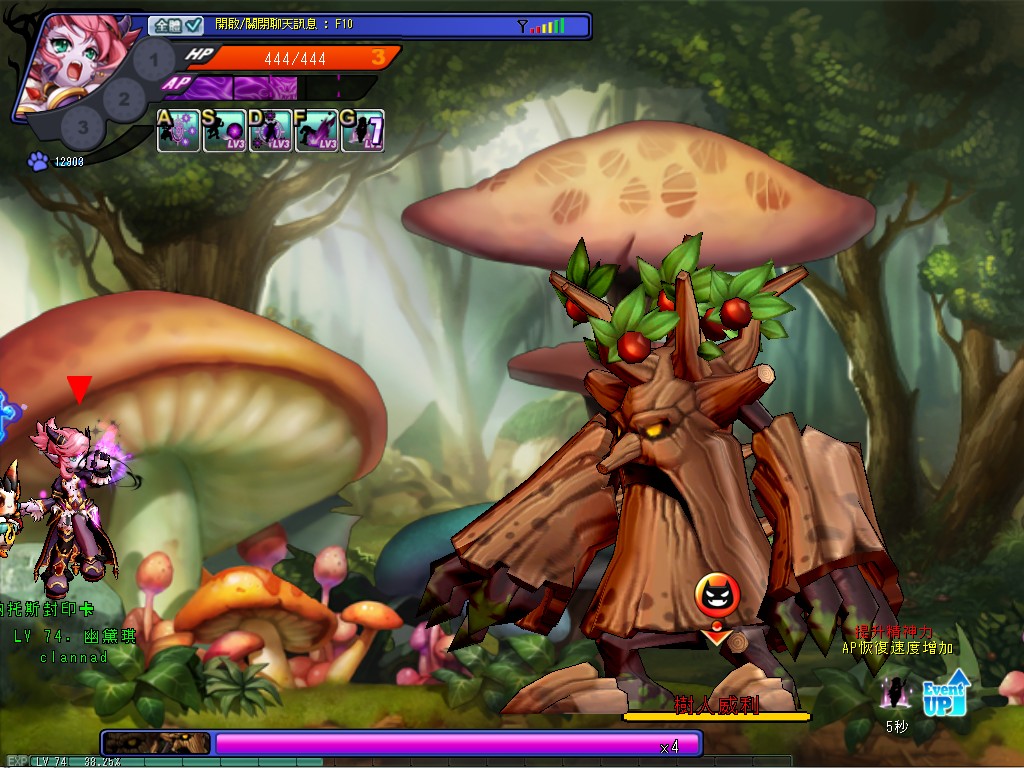This screenshot has width=1024, height=768.
Task: Click the tree boss portrait on health bar
Action: click(157, 743)
